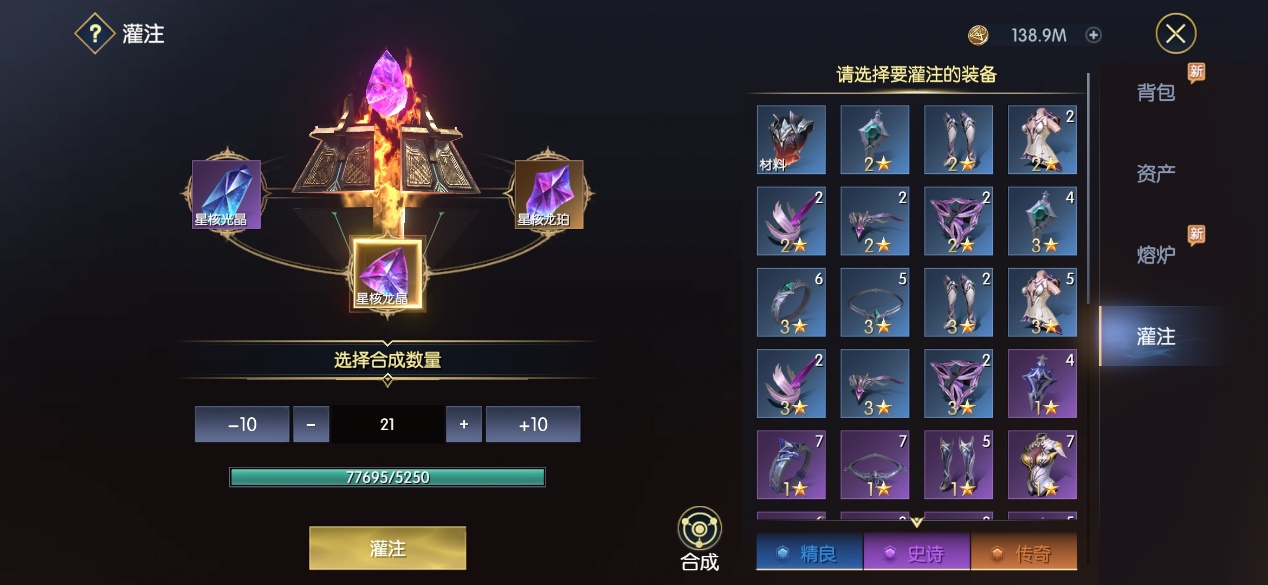Filter equipment by 传奇 legendary quality
This screenshot has width=1268, height=585.
coord(1023,553)
